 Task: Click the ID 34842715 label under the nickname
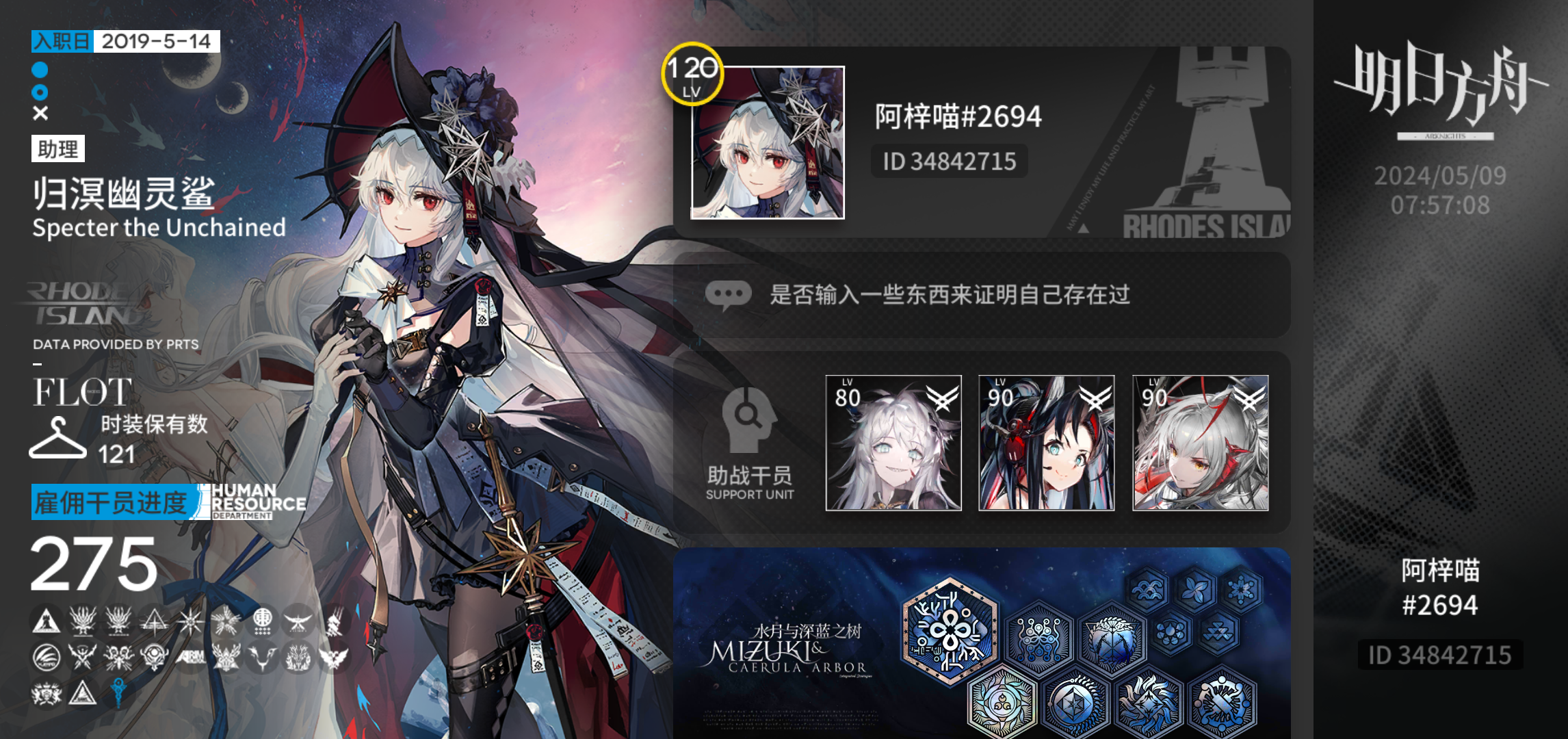tap(949, 161)
